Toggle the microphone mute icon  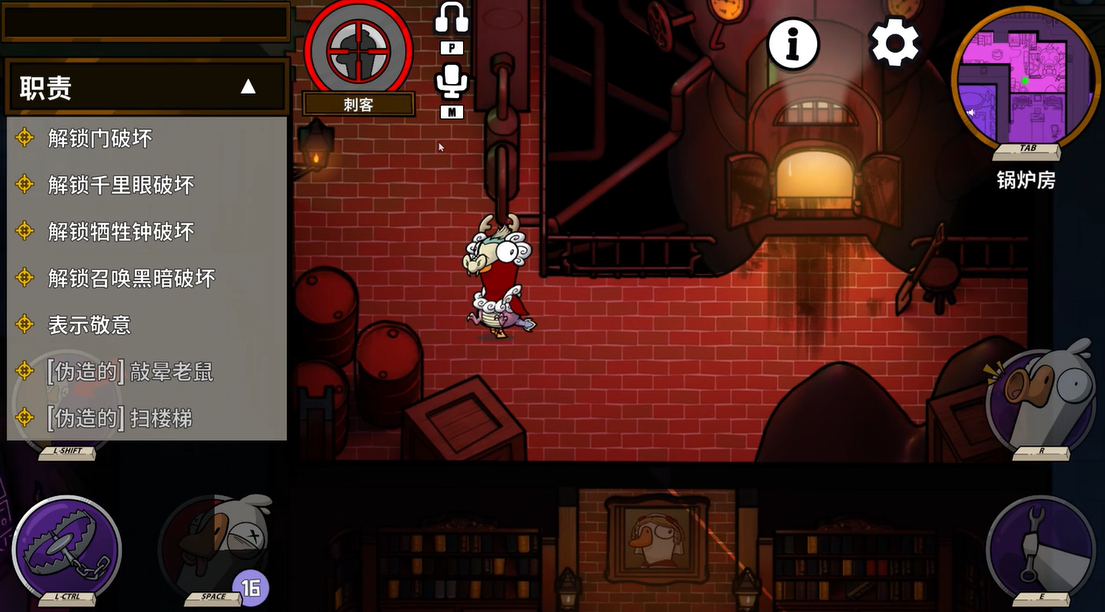coord(452,82)
